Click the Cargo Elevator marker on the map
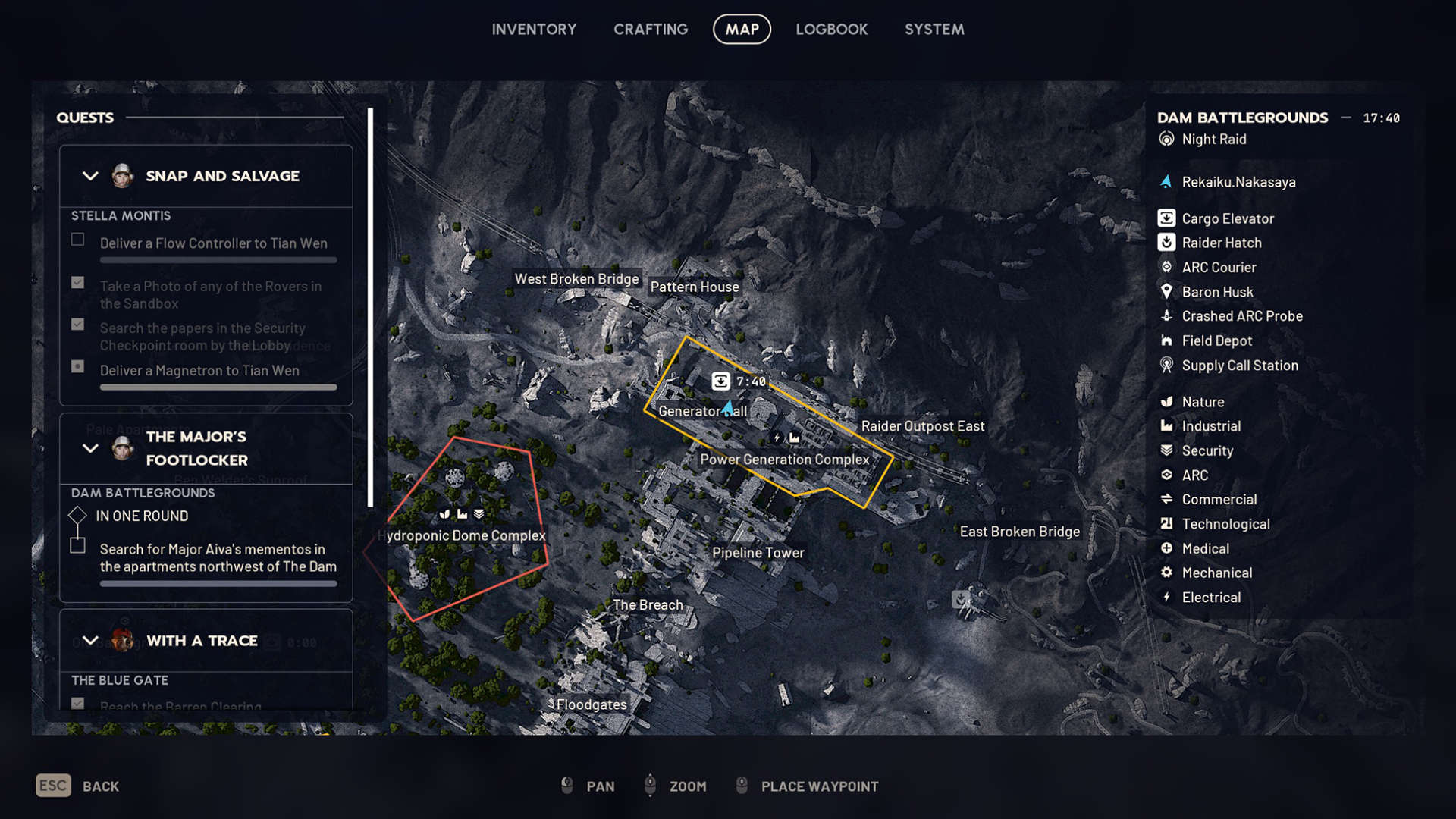The width and height of the screenshot is (1456, 819). click(720, 381)
